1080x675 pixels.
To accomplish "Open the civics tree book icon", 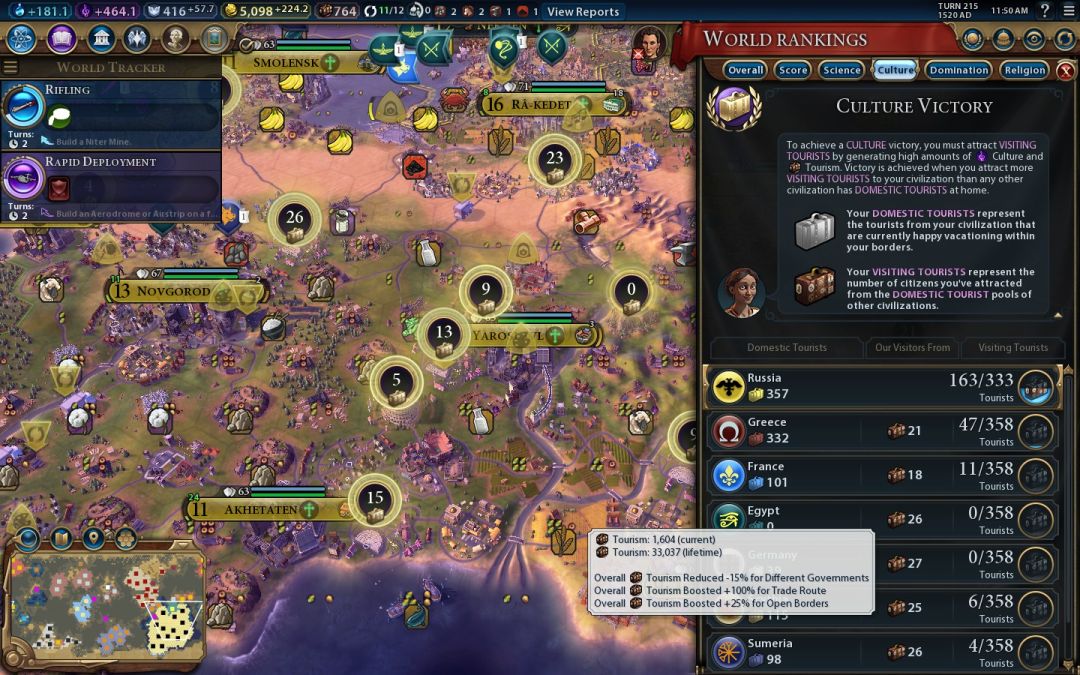I will 62,39.
